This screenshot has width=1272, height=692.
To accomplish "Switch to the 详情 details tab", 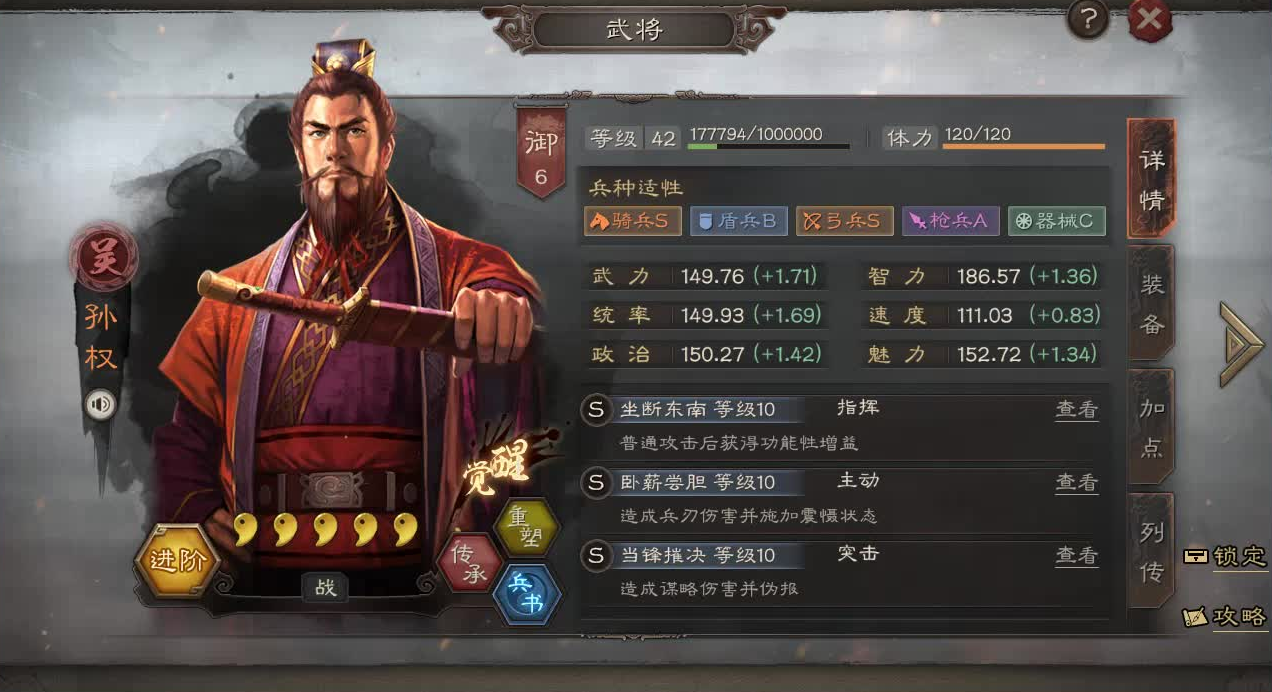I will [x=1151, y=179].
